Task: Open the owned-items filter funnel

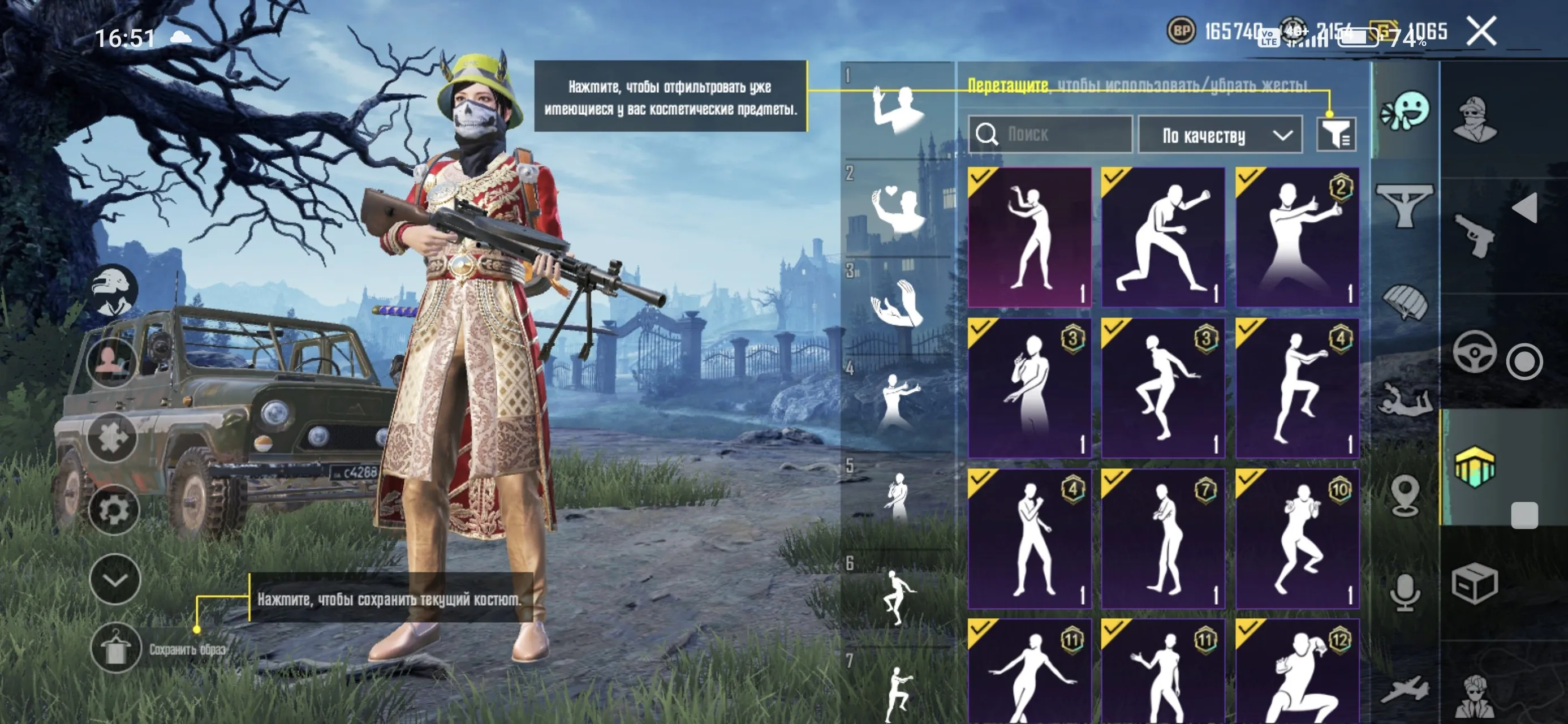Action: pos(1337,134)
